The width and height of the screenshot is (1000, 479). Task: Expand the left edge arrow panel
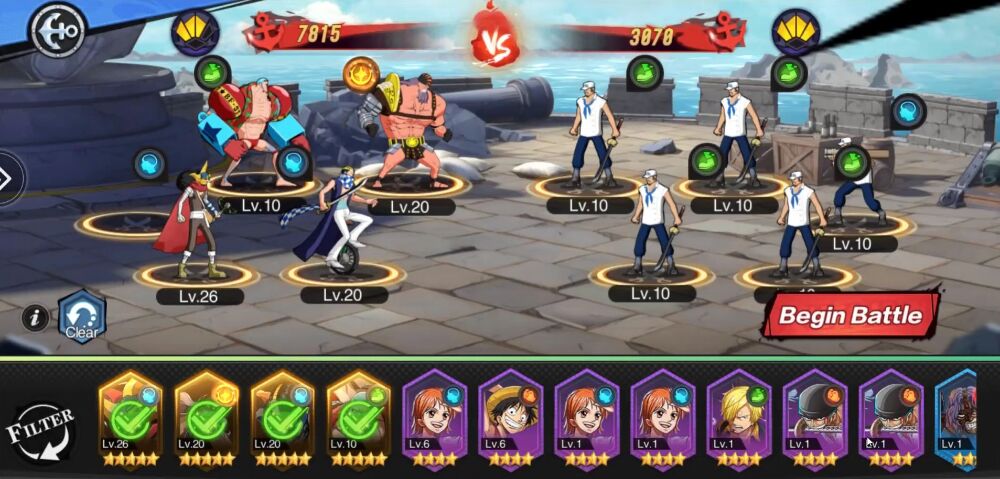coord(8,179)
